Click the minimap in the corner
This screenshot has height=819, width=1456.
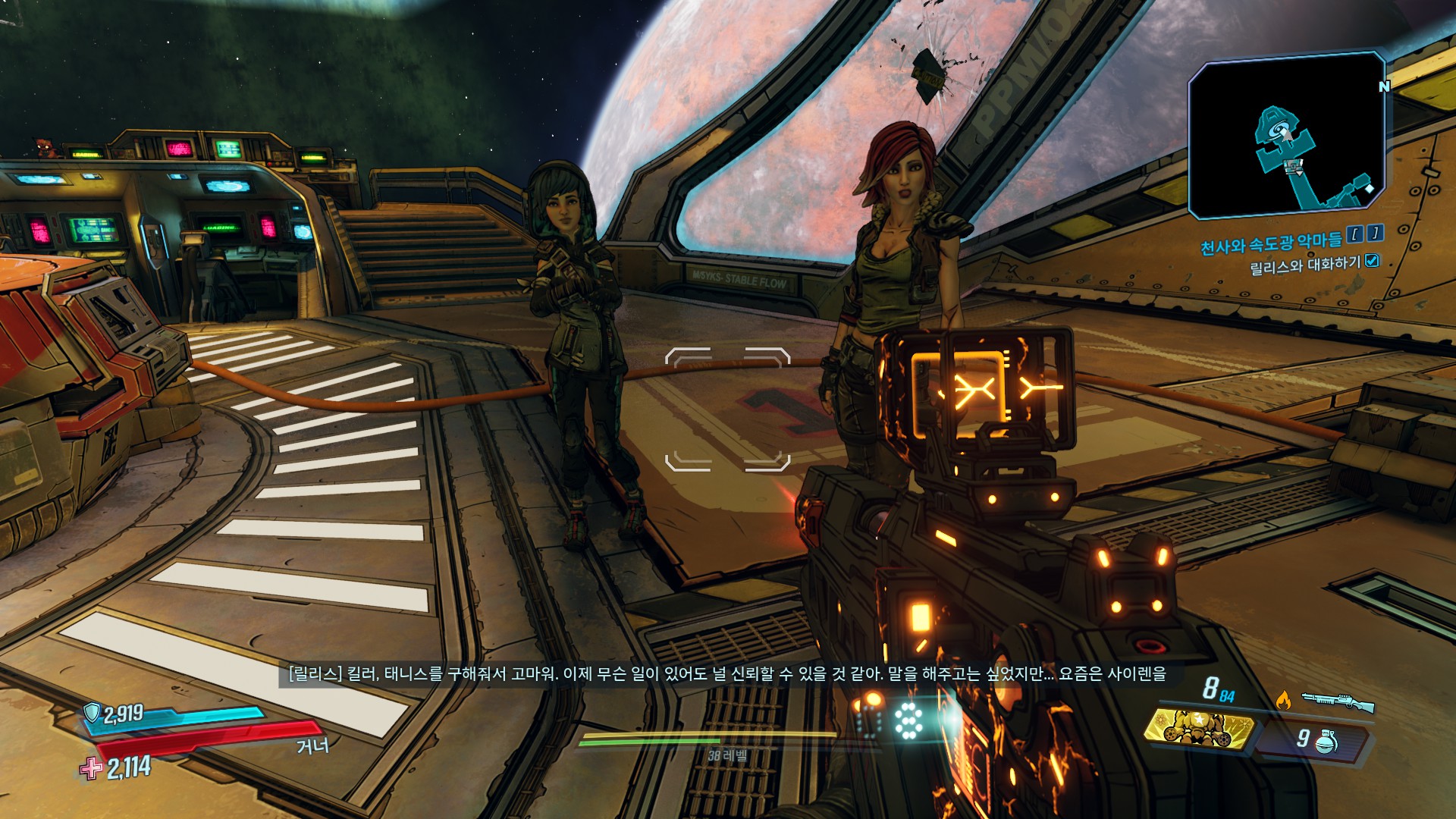1286,136
